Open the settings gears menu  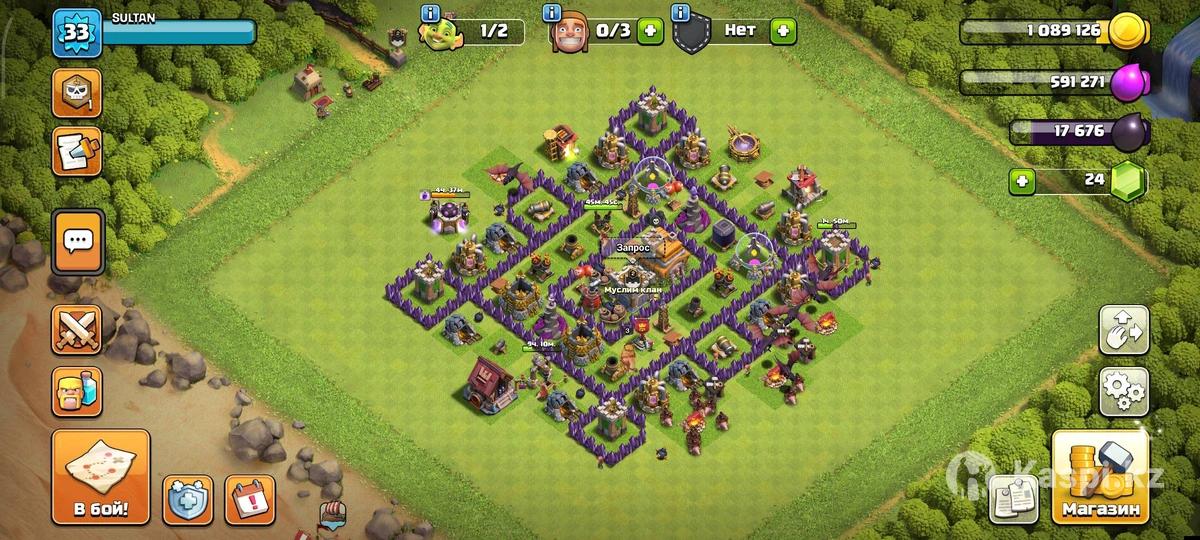tap(1123, 391)
